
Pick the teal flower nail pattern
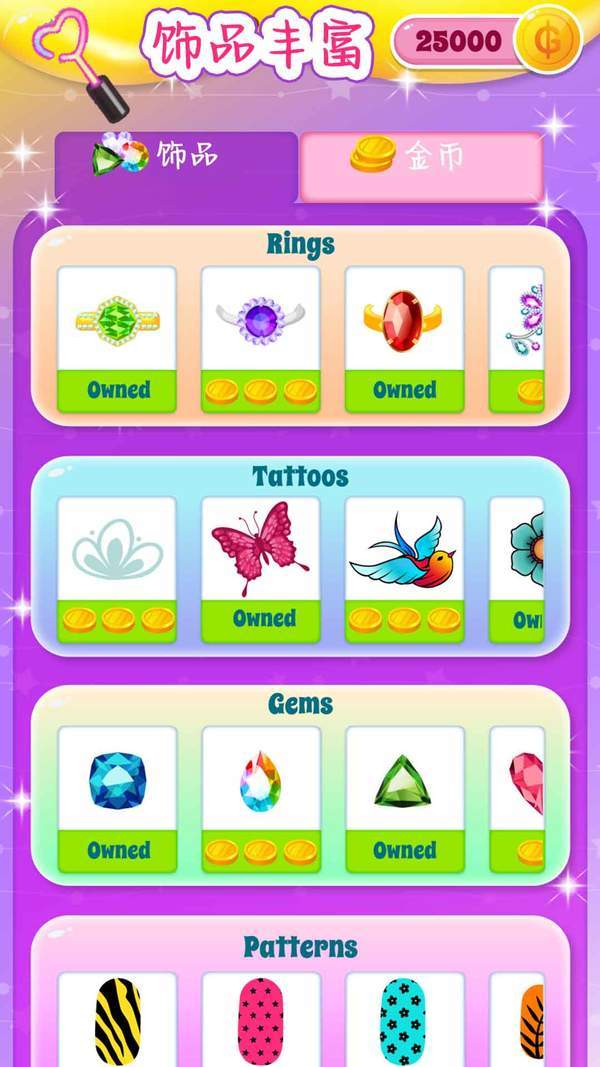[x=404, y=1020]
